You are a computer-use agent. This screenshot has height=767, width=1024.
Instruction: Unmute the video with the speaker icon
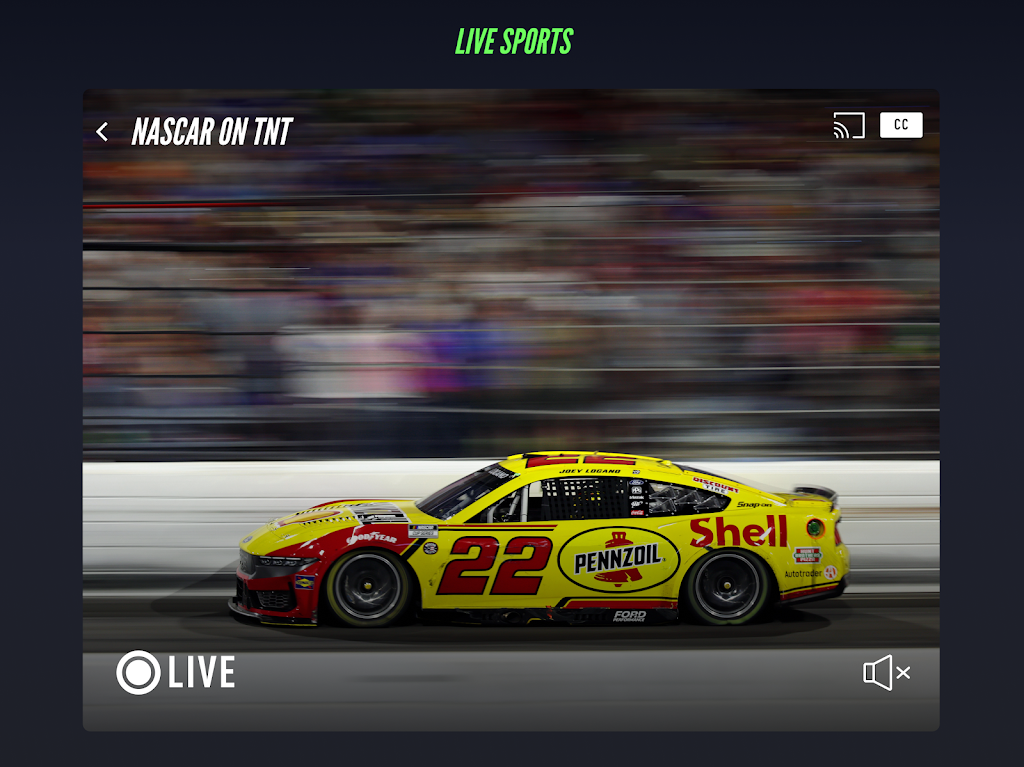886,673
